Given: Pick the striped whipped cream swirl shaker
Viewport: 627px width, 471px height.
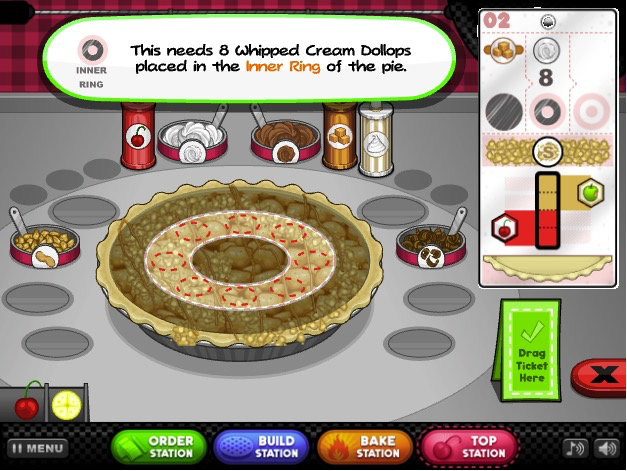Looking at the screenshot, I should click(376, 139).
